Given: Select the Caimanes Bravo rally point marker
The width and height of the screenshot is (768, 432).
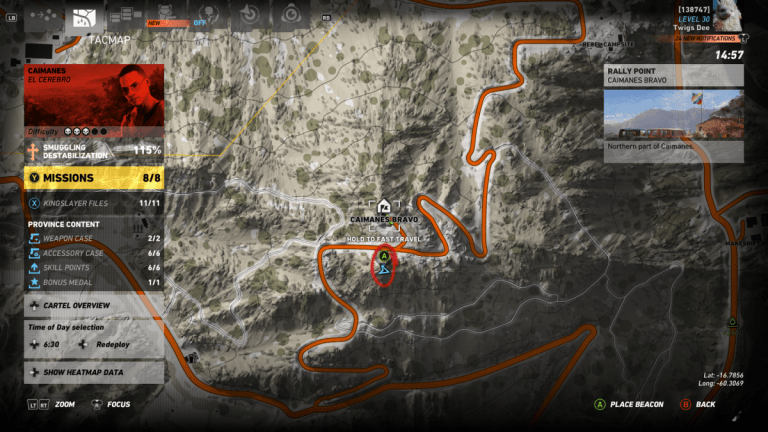Looking at the screenshot, I should (x=384, y=211).
